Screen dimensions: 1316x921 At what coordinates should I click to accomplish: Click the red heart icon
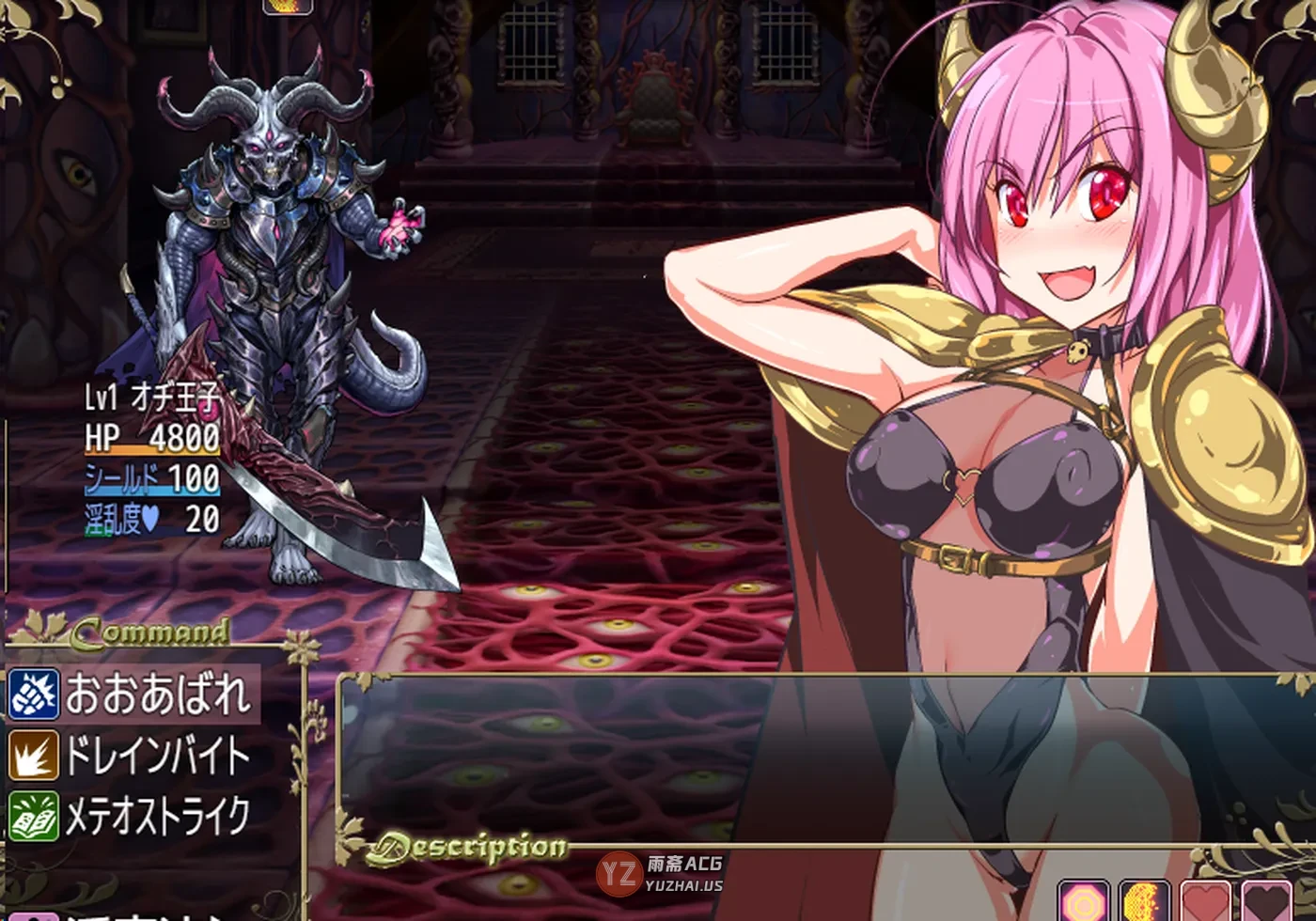coord(1206,902)
